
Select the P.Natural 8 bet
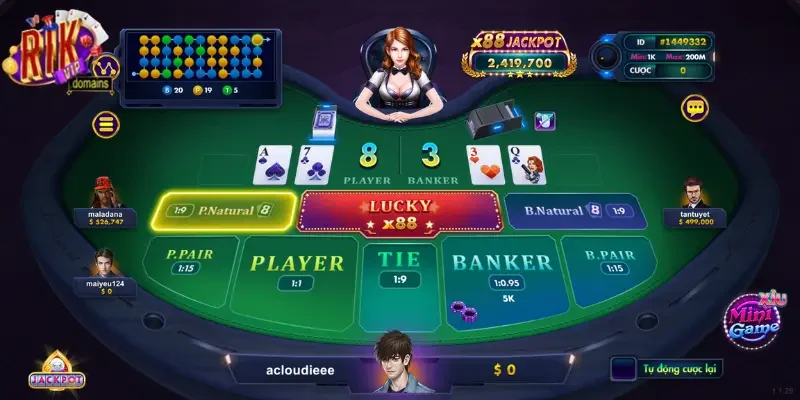(x=224, y=211)
